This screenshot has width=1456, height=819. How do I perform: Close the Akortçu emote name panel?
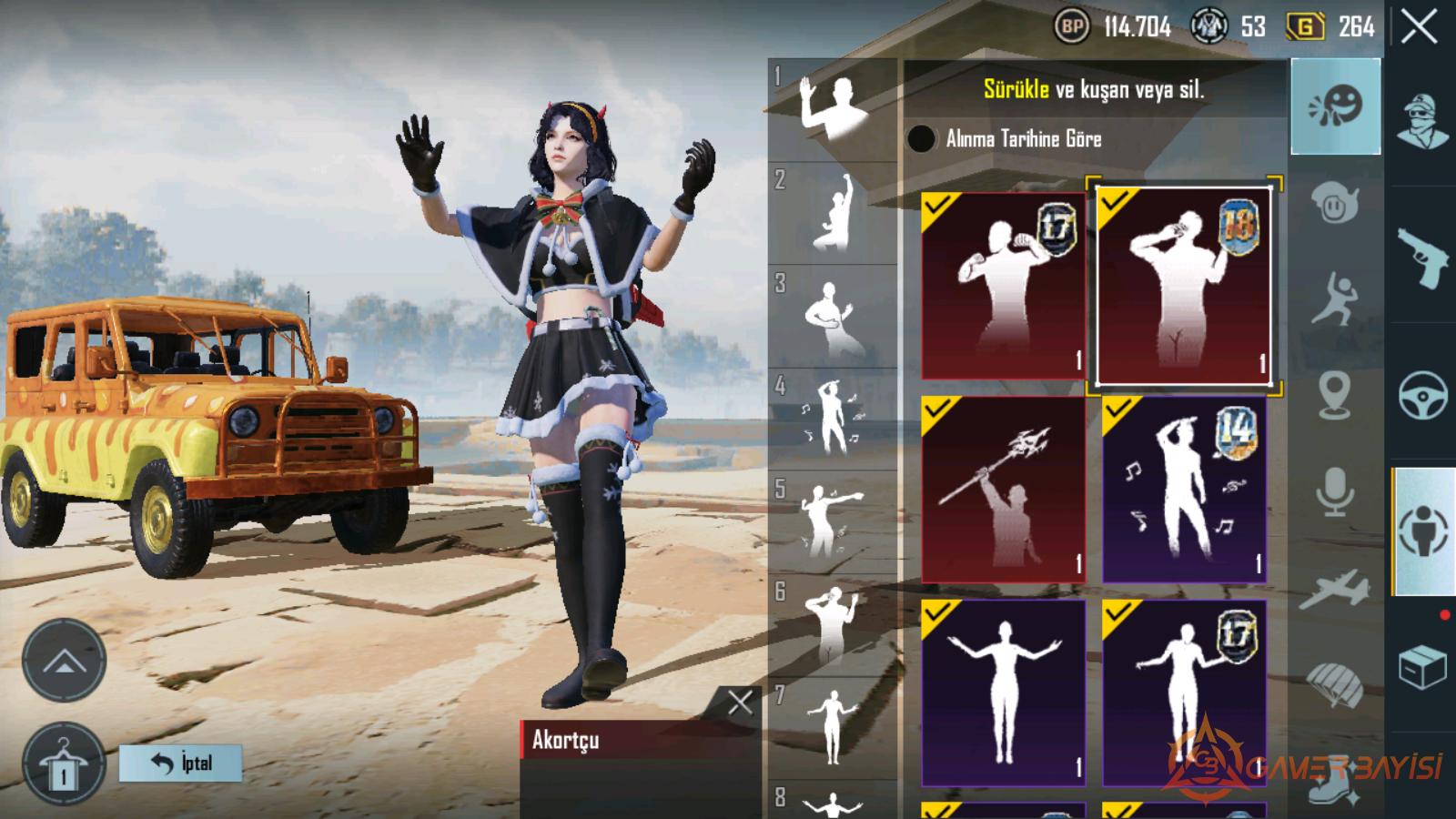740,702
